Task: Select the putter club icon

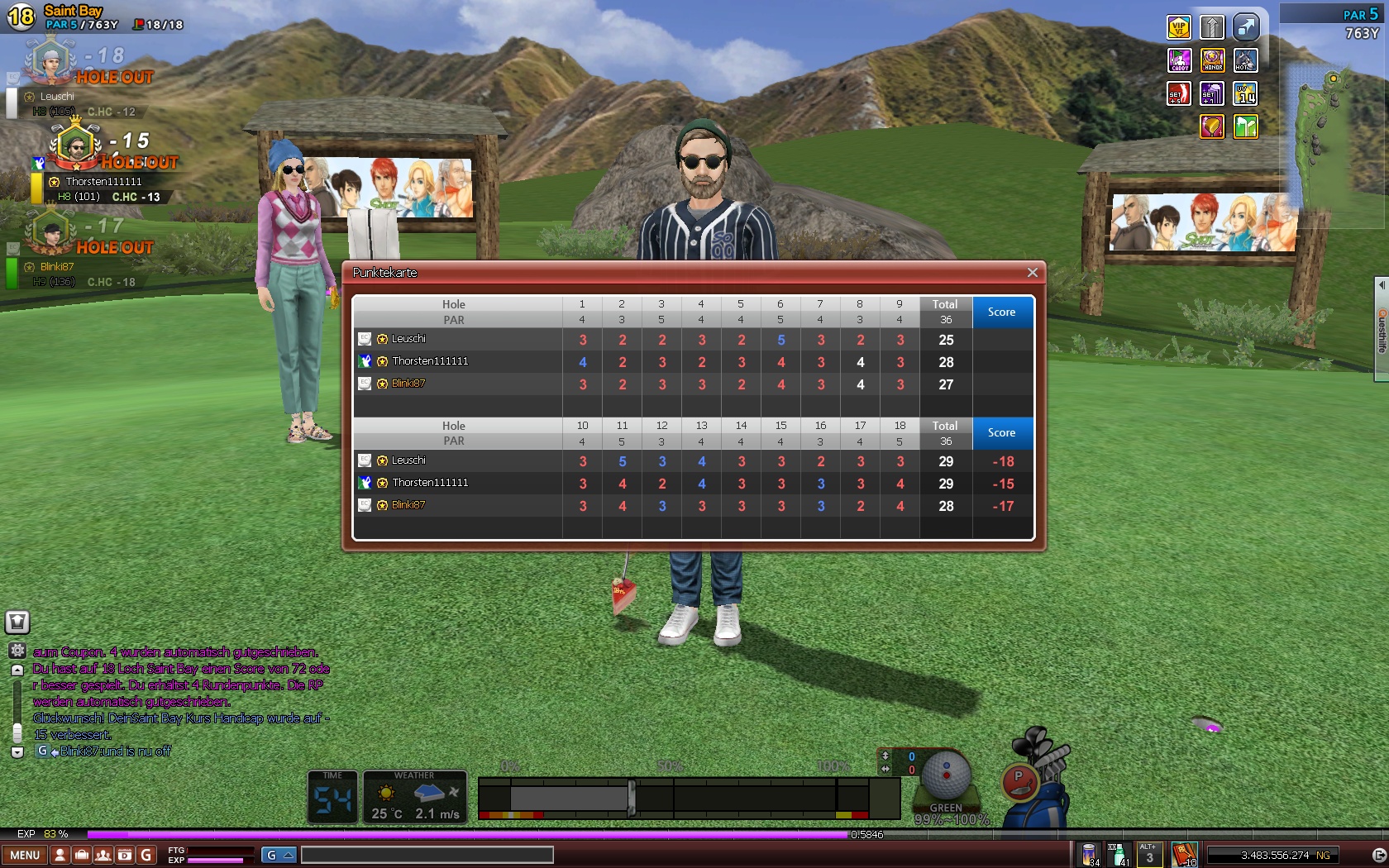Action: click(x=1019, y=781)
